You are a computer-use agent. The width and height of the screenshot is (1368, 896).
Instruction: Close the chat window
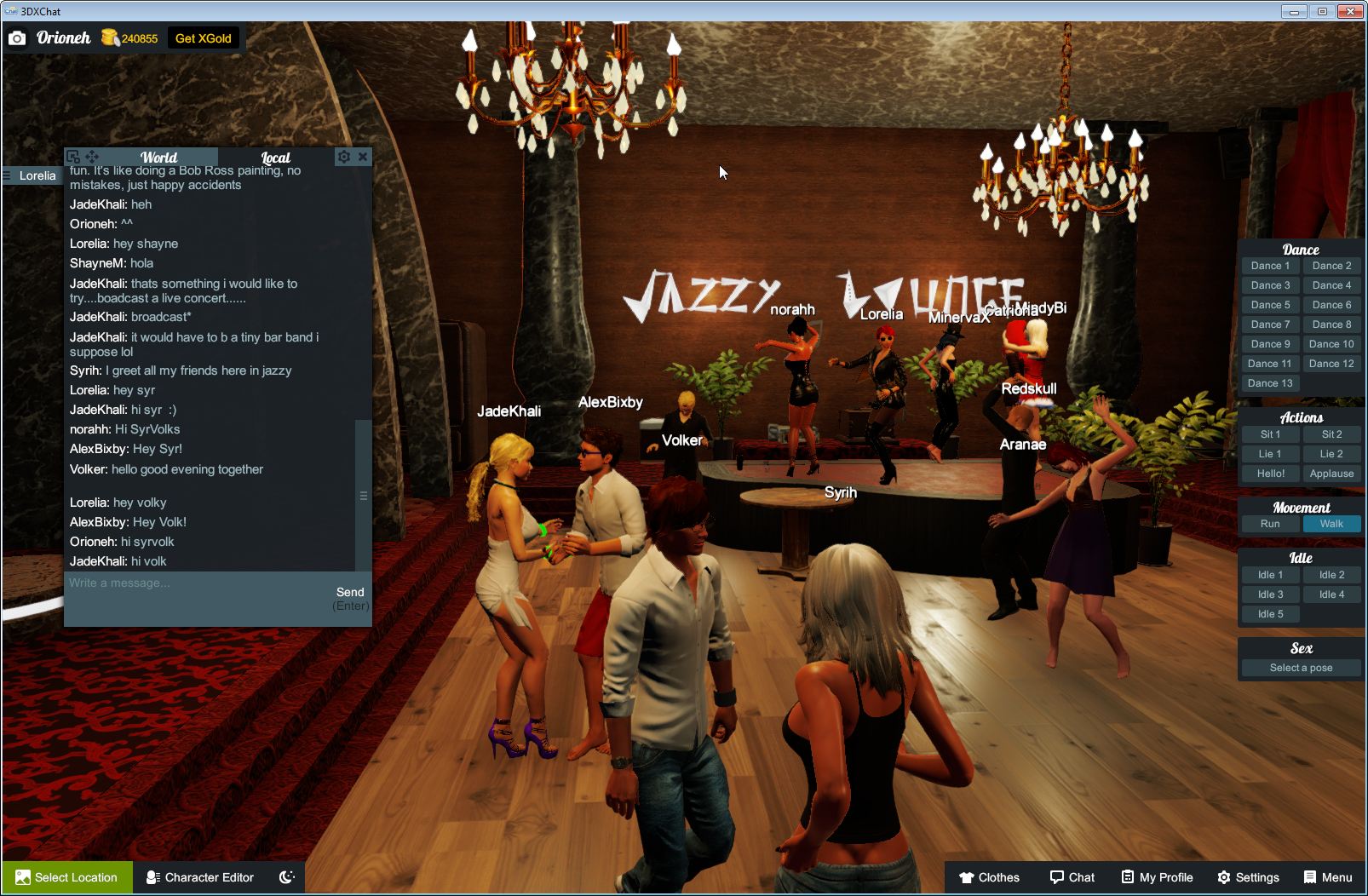[363, 157]
